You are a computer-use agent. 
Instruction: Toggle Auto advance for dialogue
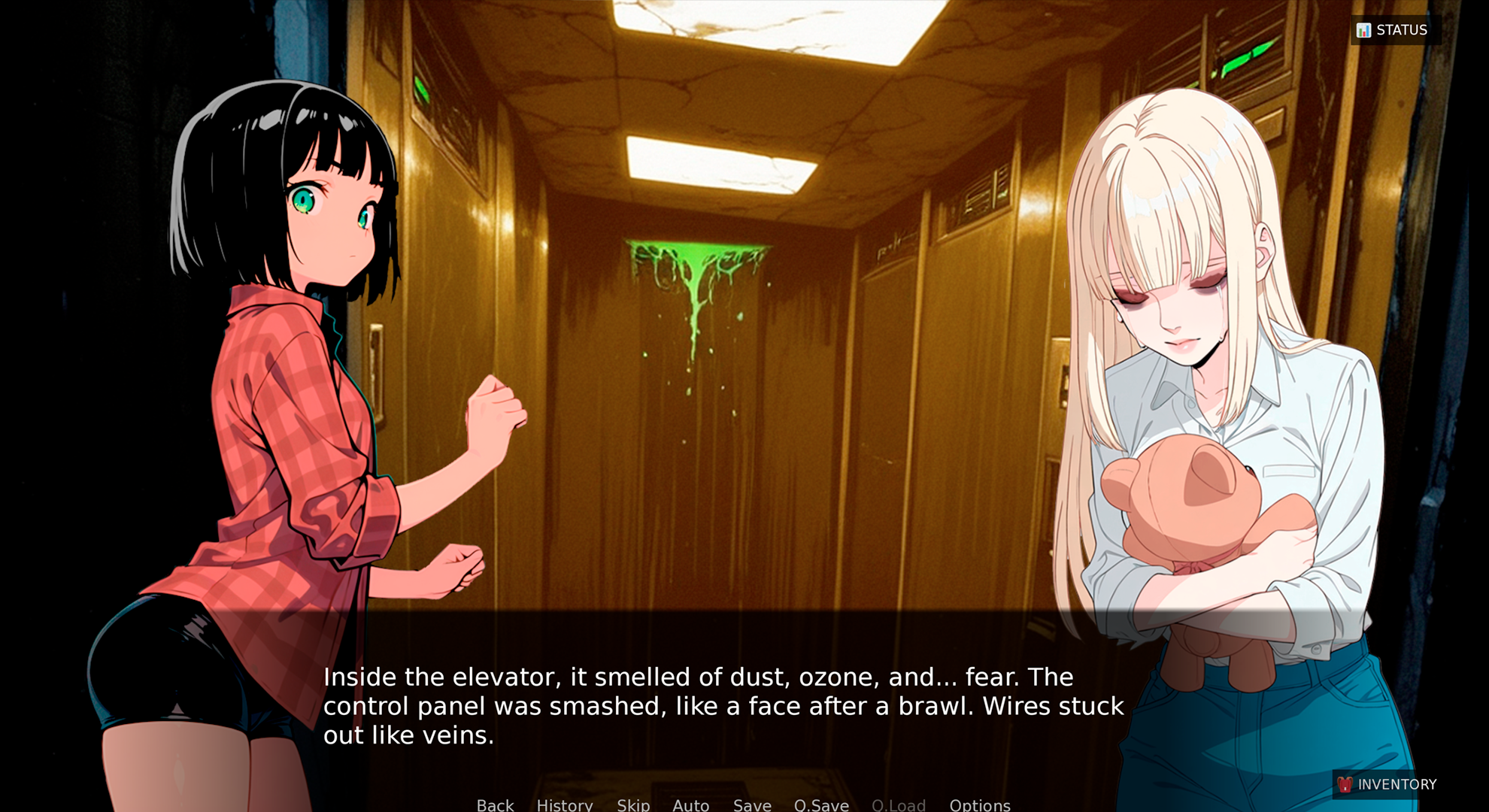point(690,804)
